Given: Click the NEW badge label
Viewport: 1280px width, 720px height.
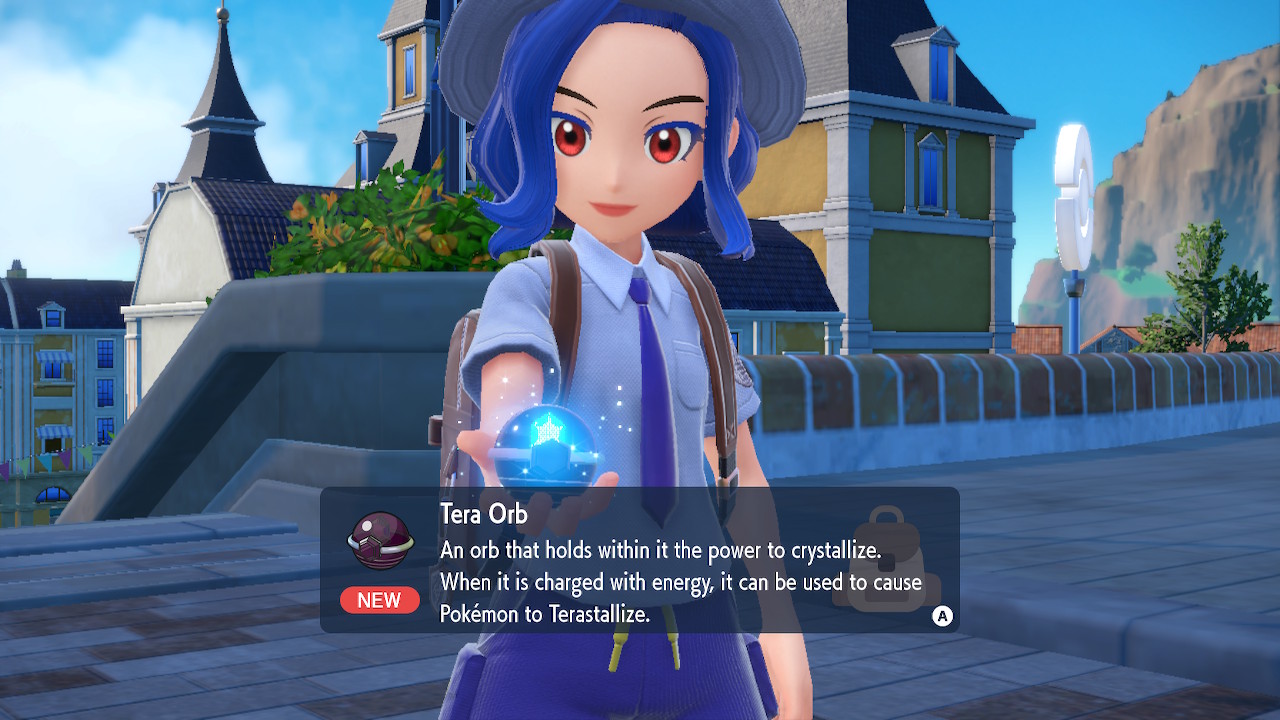Looking at the screenshot, I should click(379, 600).
